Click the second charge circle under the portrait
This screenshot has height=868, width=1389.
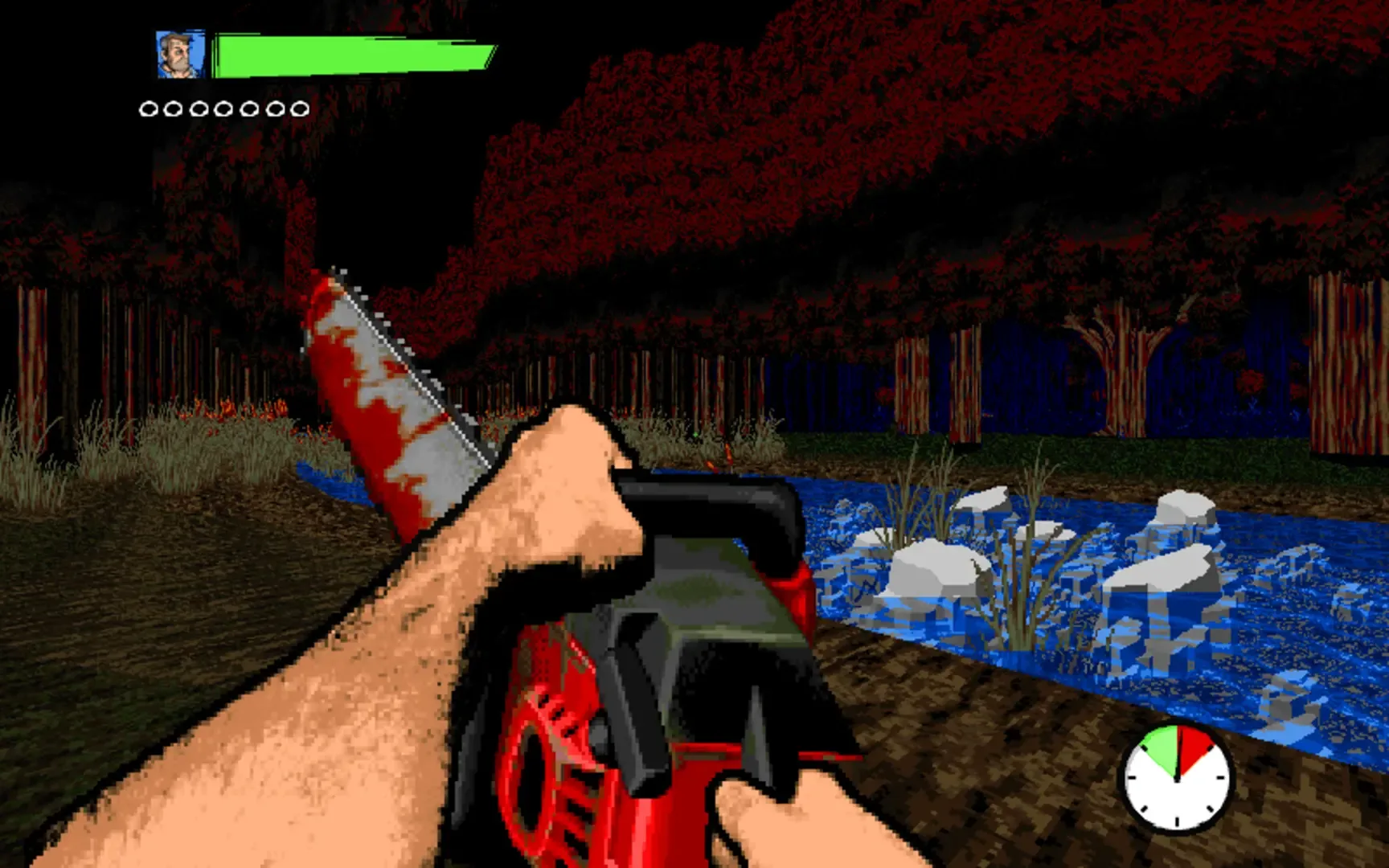click(173, 107)
